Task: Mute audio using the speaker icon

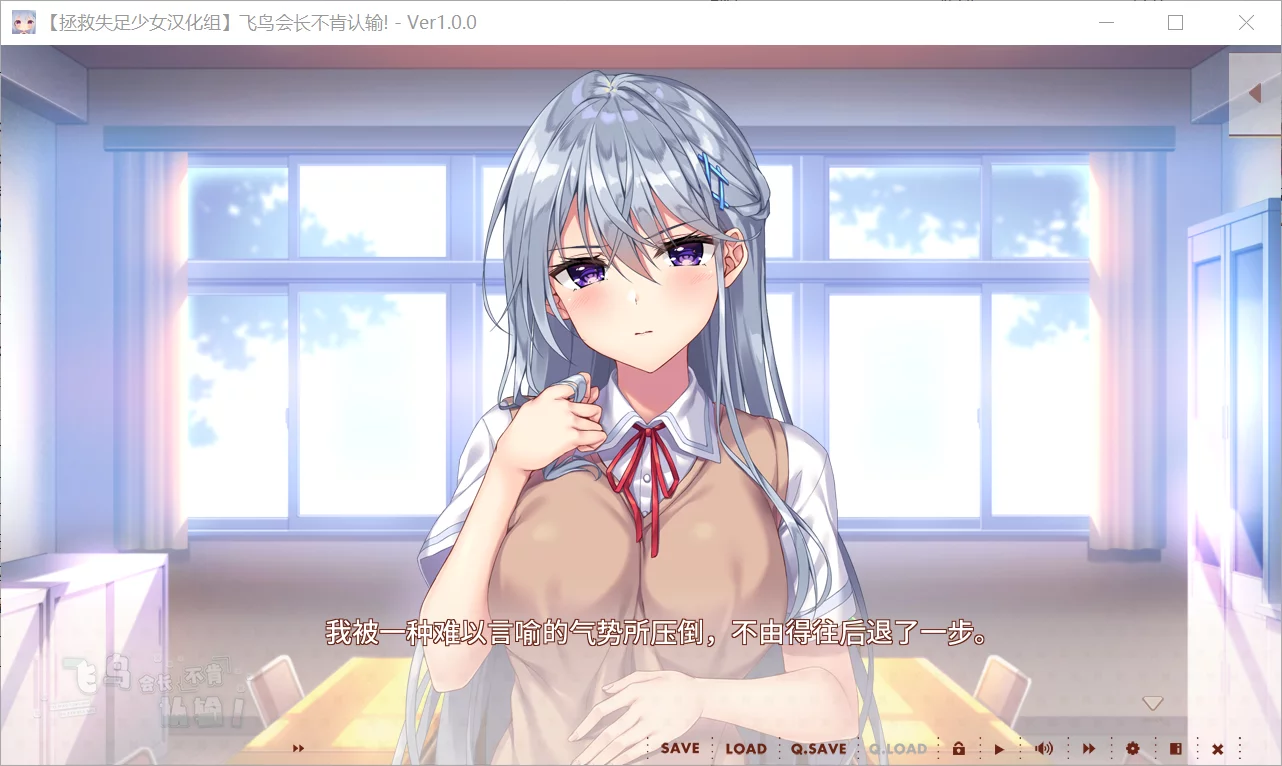Action: [x=1044, y=748]
